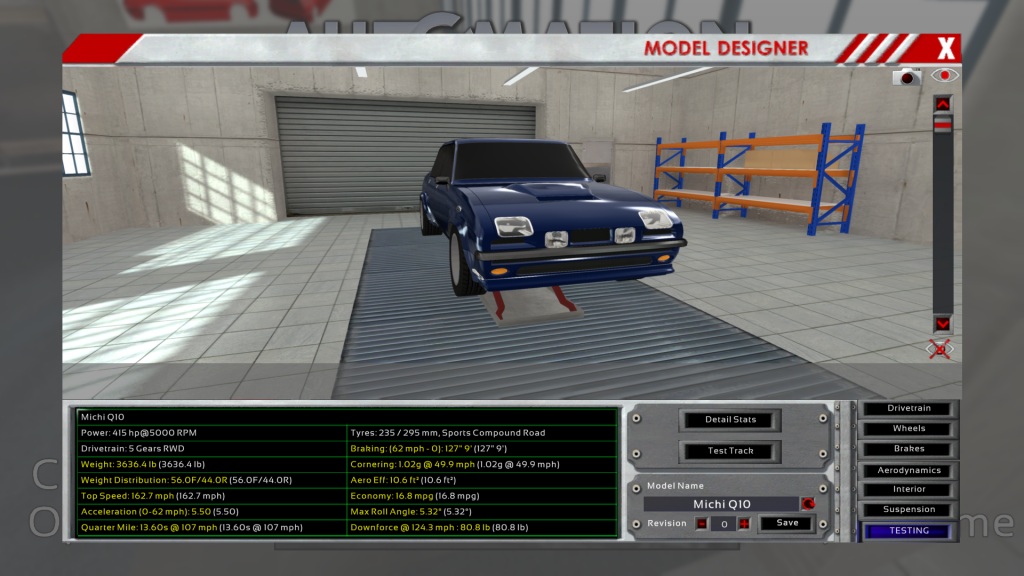
Task: Select the Brakes tab
Action: point(909,449)
